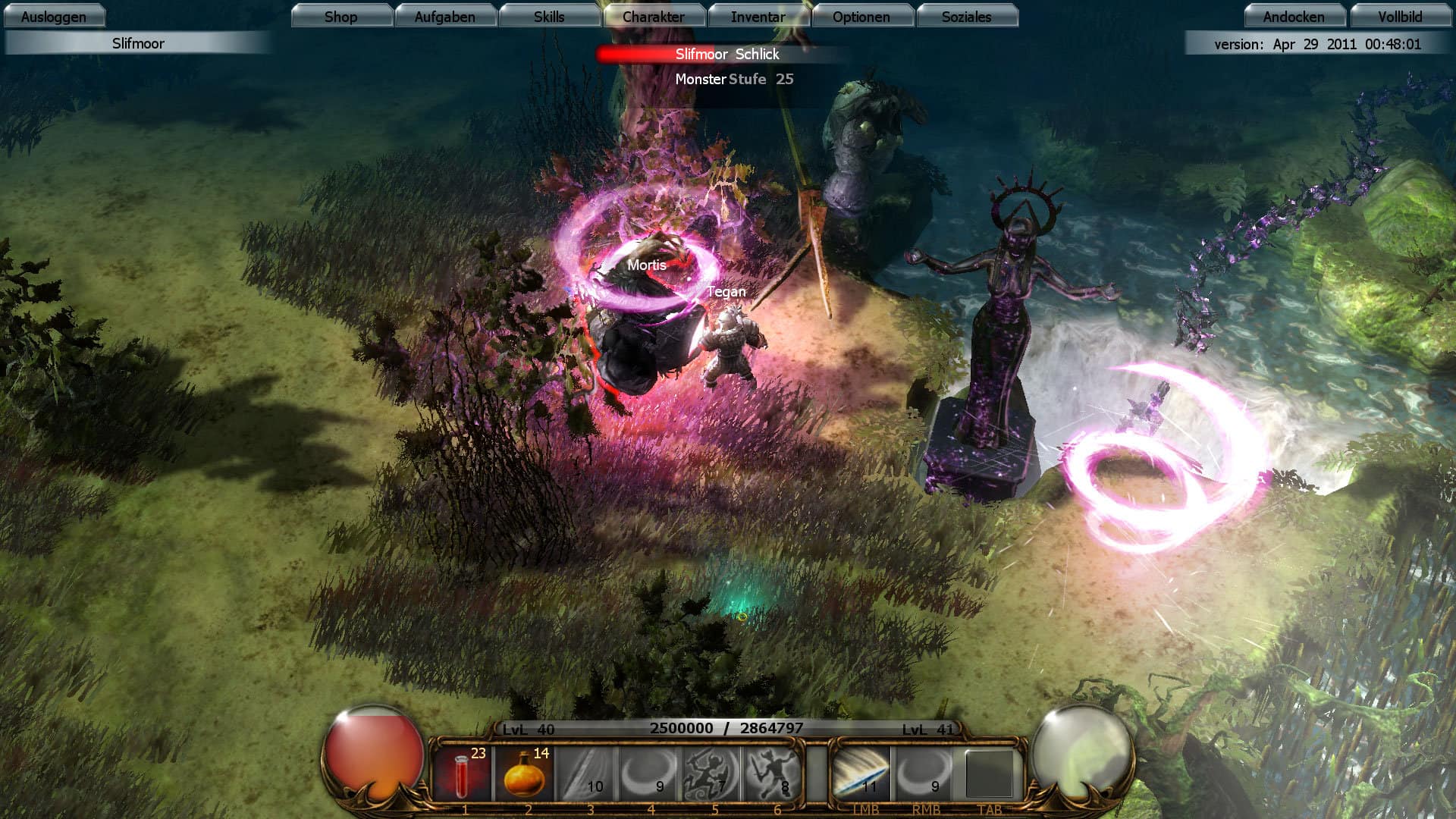Viewport: 1456px width, 819px height.
Task: Drink the orange potion in slot 2
Action: [x=526, y=773]
